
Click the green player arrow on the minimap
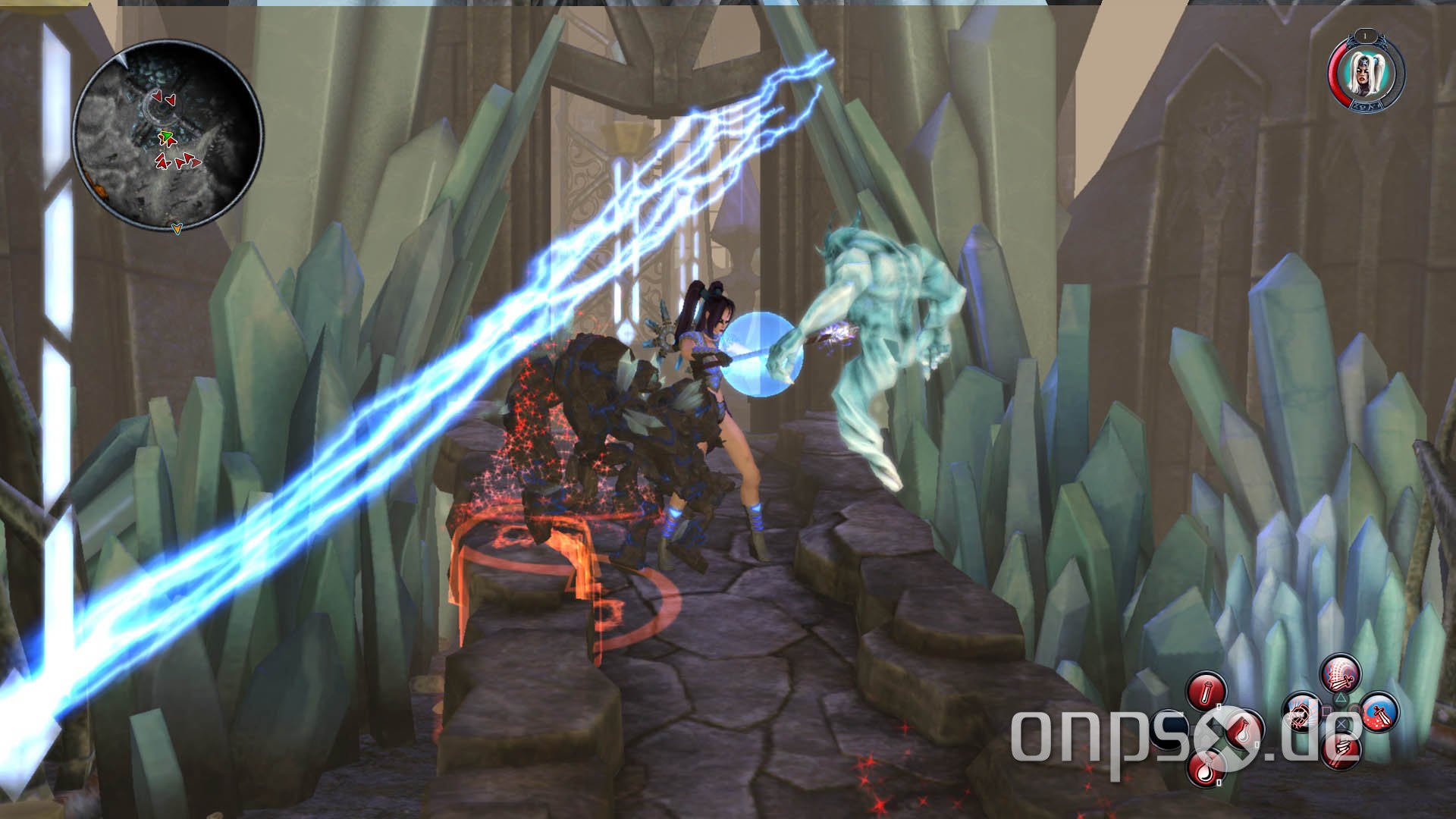pyautogui.click(x=166, y=136)
